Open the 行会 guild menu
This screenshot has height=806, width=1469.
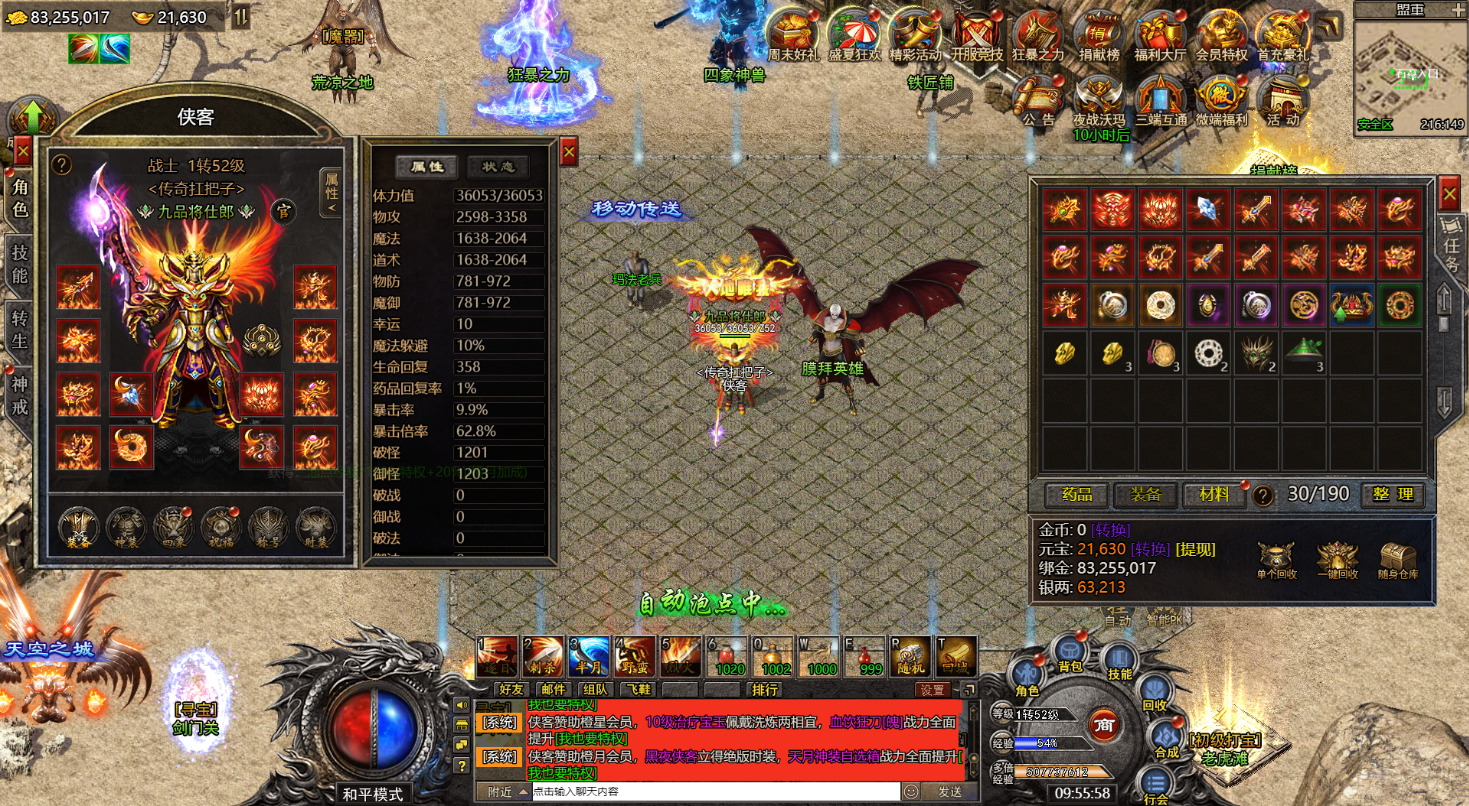point(1156,784)
